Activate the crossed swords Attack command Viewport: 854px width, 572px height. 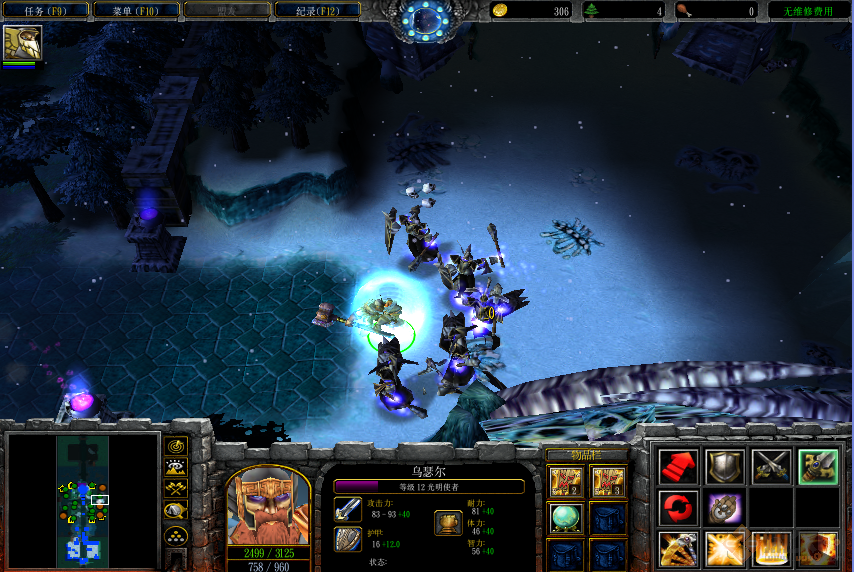click(770, 467)
